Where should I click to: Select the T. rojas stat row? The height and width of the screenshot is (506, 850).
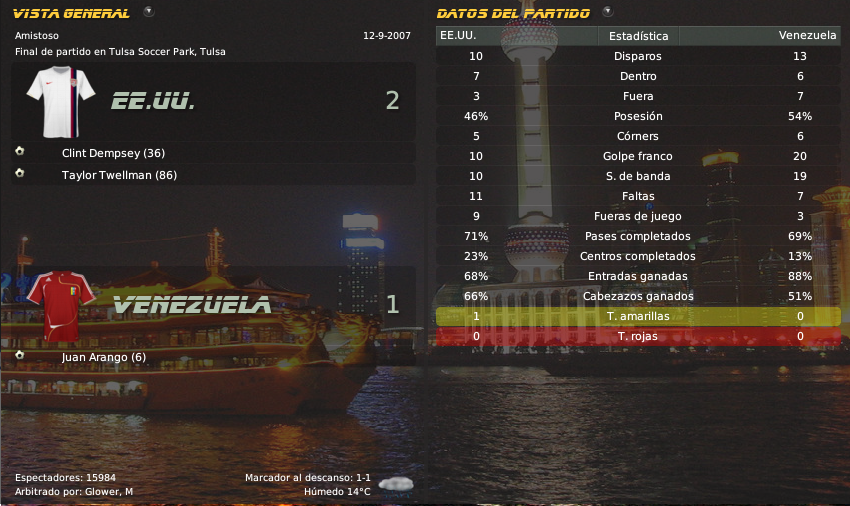point(638,336)
